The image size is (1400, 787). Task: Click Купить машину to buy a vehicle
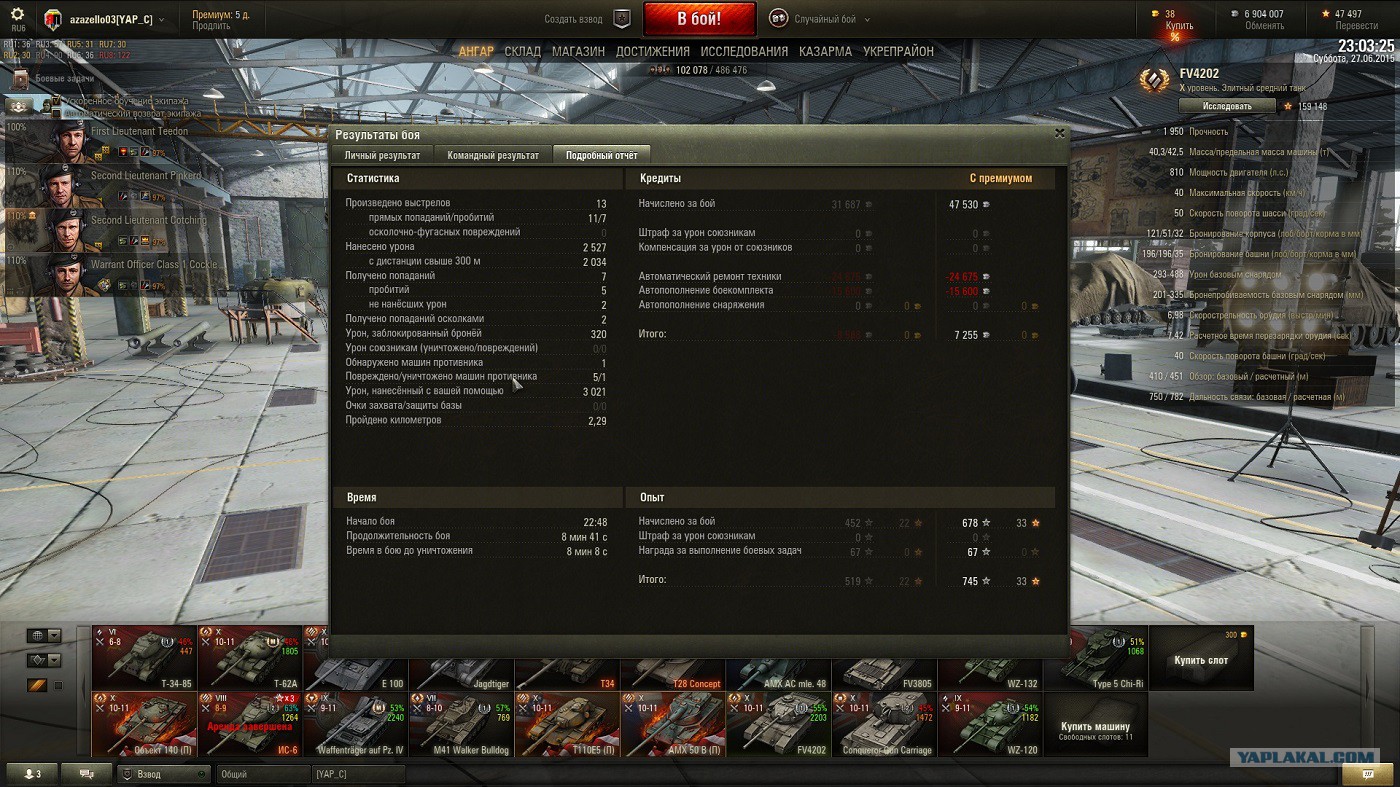click(x=1095, y=729)
